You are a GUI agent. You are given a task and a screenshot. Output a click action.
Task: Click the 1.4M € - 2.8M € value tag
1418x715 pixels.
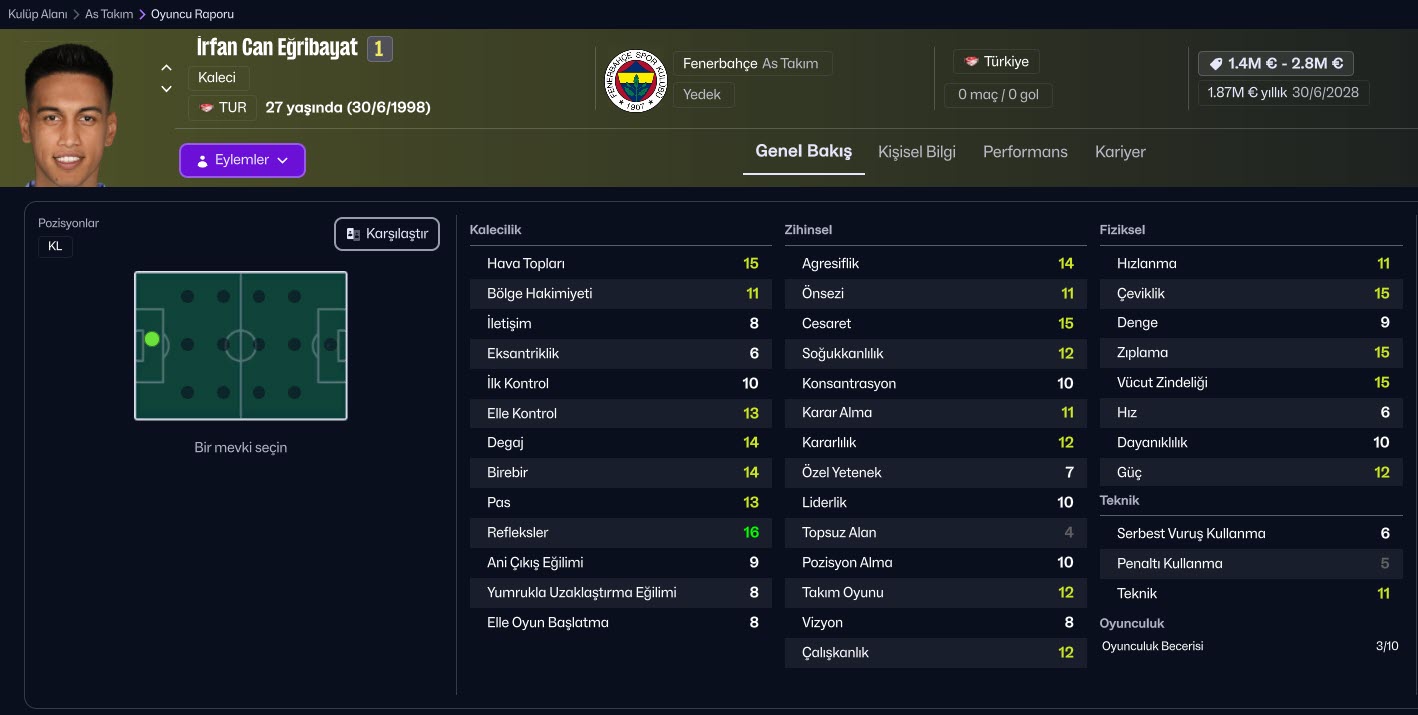[1276, 63]
